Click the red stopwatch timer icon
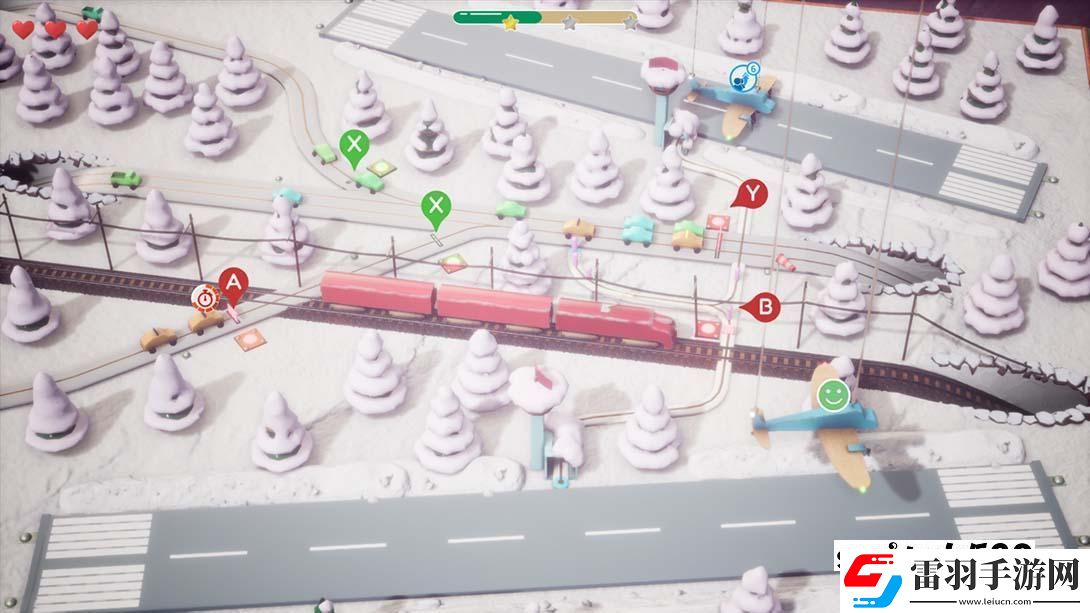This screenshot has height=613, width=1090. [205, 296]
